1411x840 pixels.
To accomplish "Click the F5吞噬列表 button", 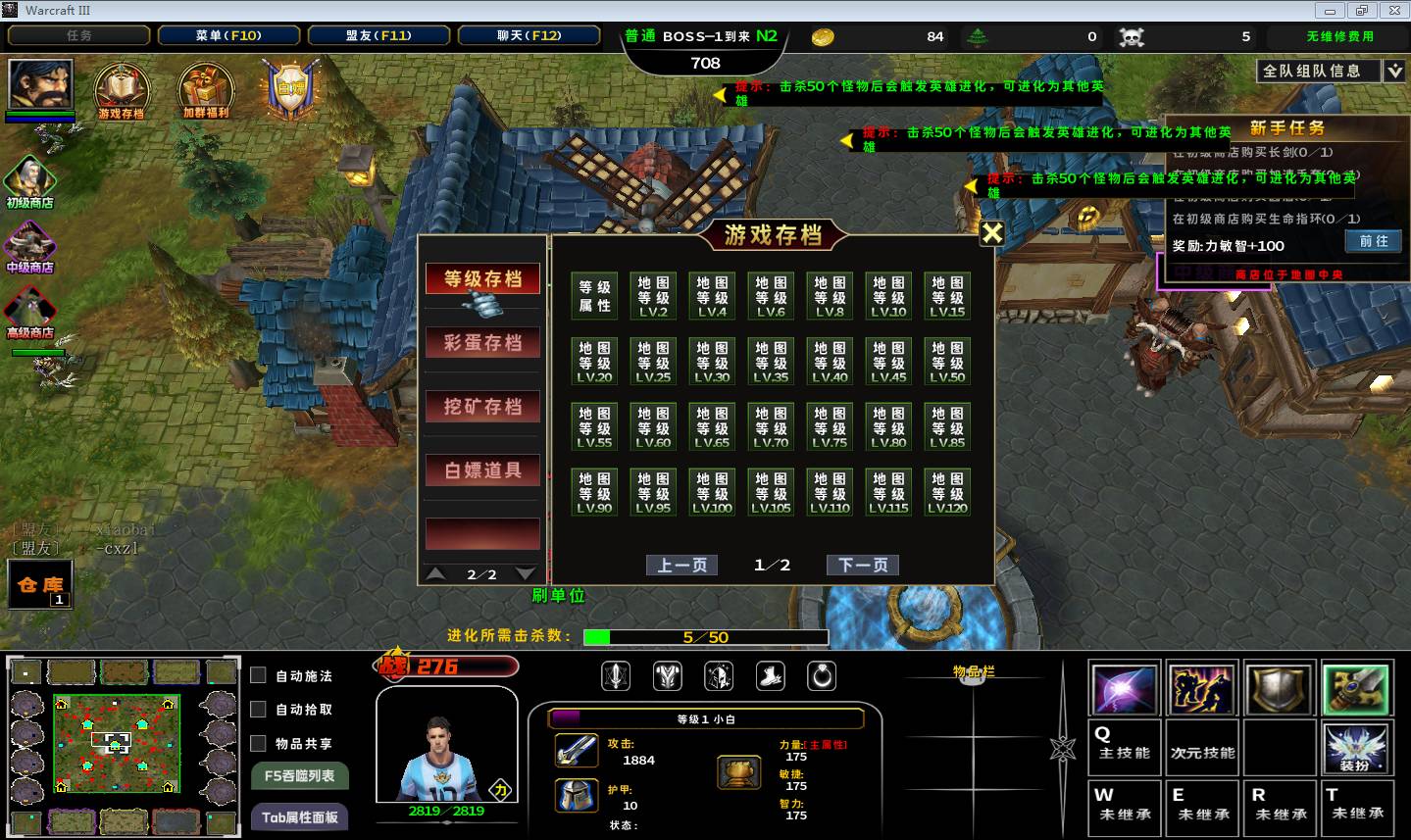I will (x=299, y=775).
